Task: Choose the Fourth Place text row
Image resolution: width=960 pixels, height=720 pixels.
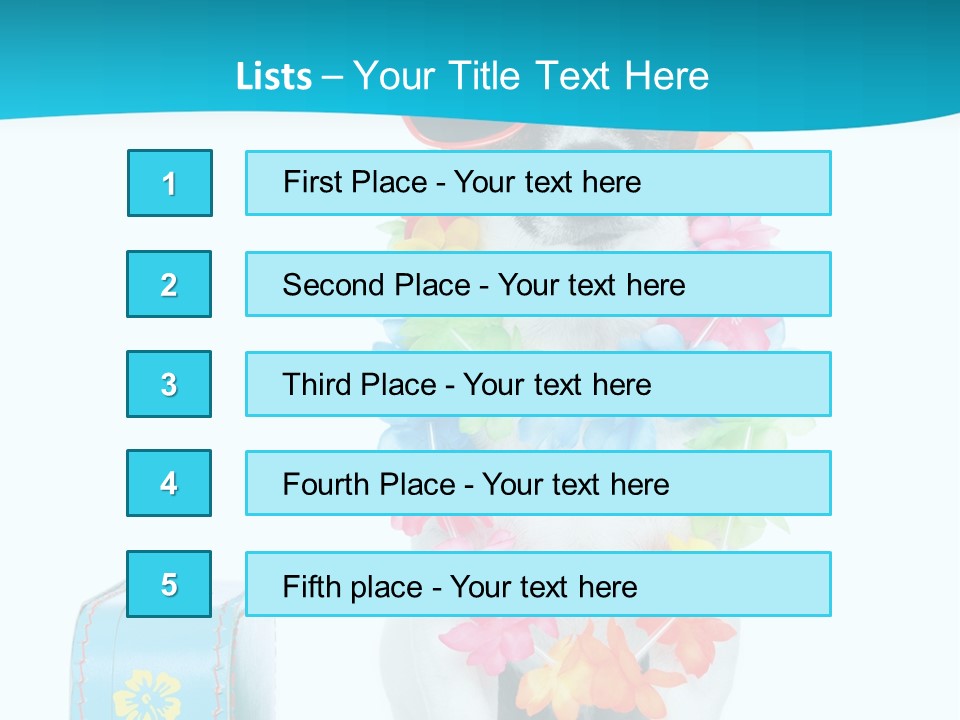Action: [x=538, y=483]
